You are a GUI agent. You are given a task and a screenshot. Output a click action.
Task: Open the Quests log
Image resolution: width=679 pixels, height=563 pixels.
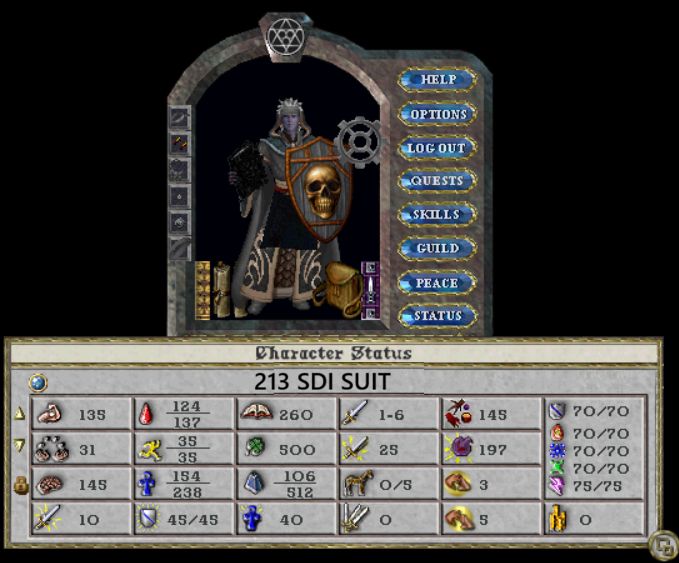click(437, 181)
